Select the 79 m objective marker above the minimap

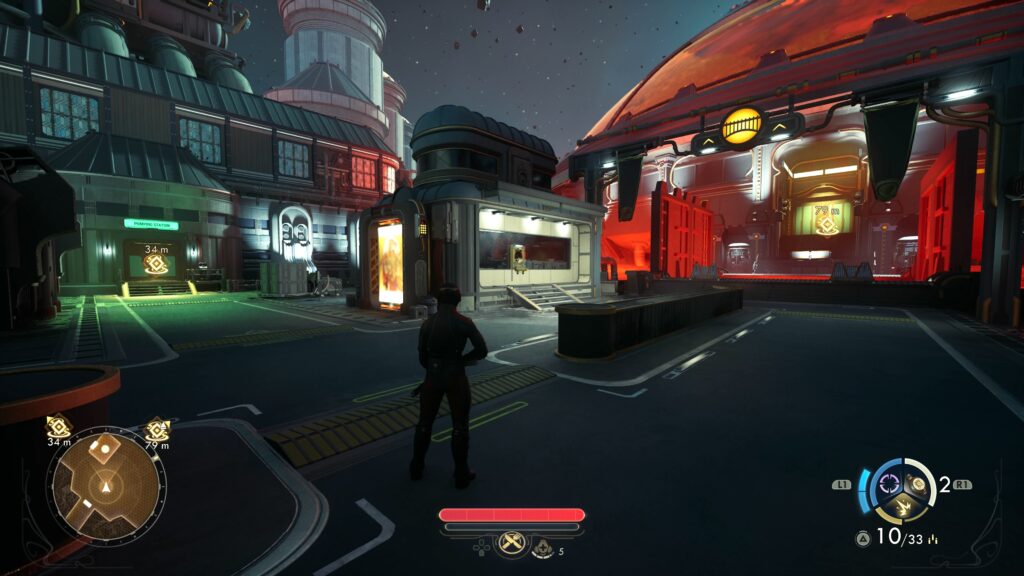click(155, 429)
